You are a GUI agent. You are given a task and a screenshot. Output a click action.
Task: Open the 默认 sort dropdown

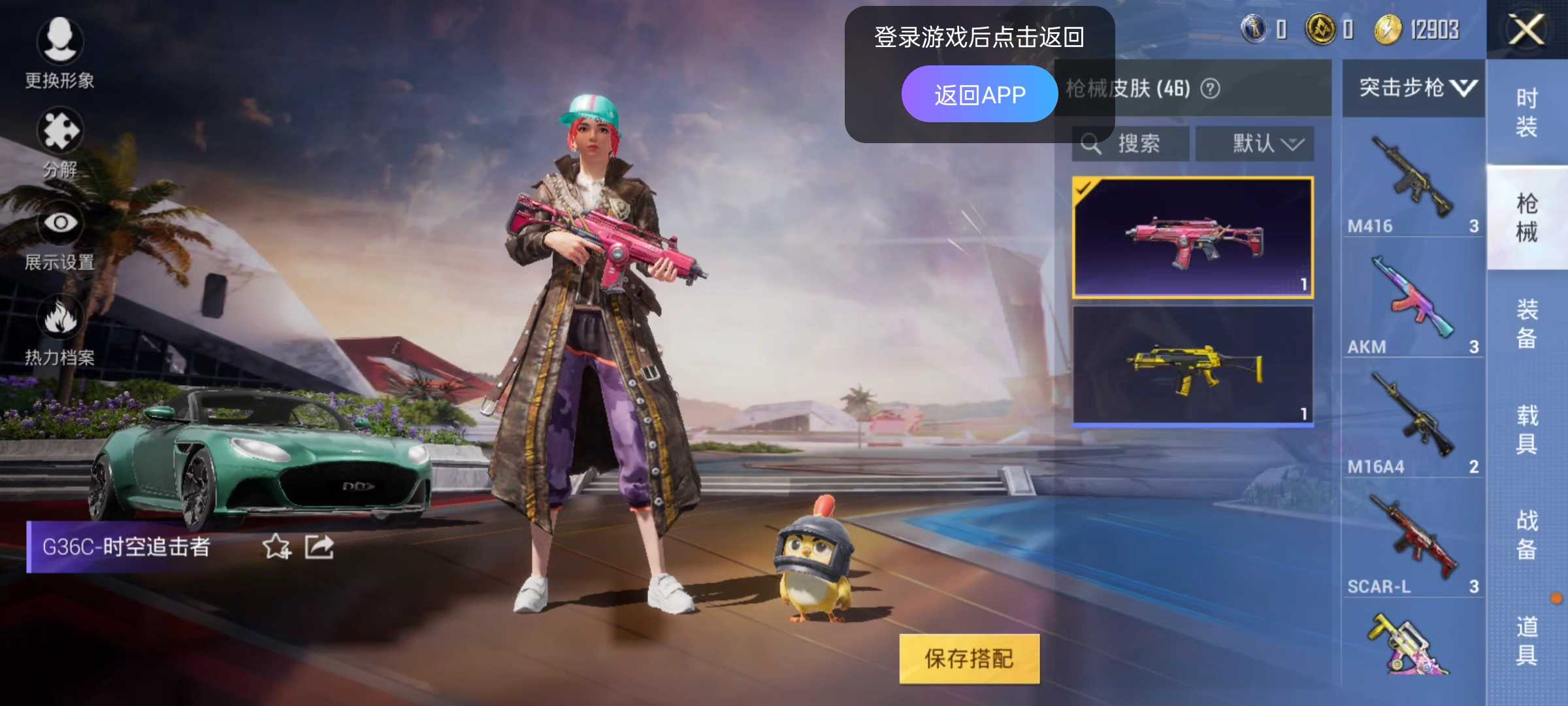(x=1258, y=143)
